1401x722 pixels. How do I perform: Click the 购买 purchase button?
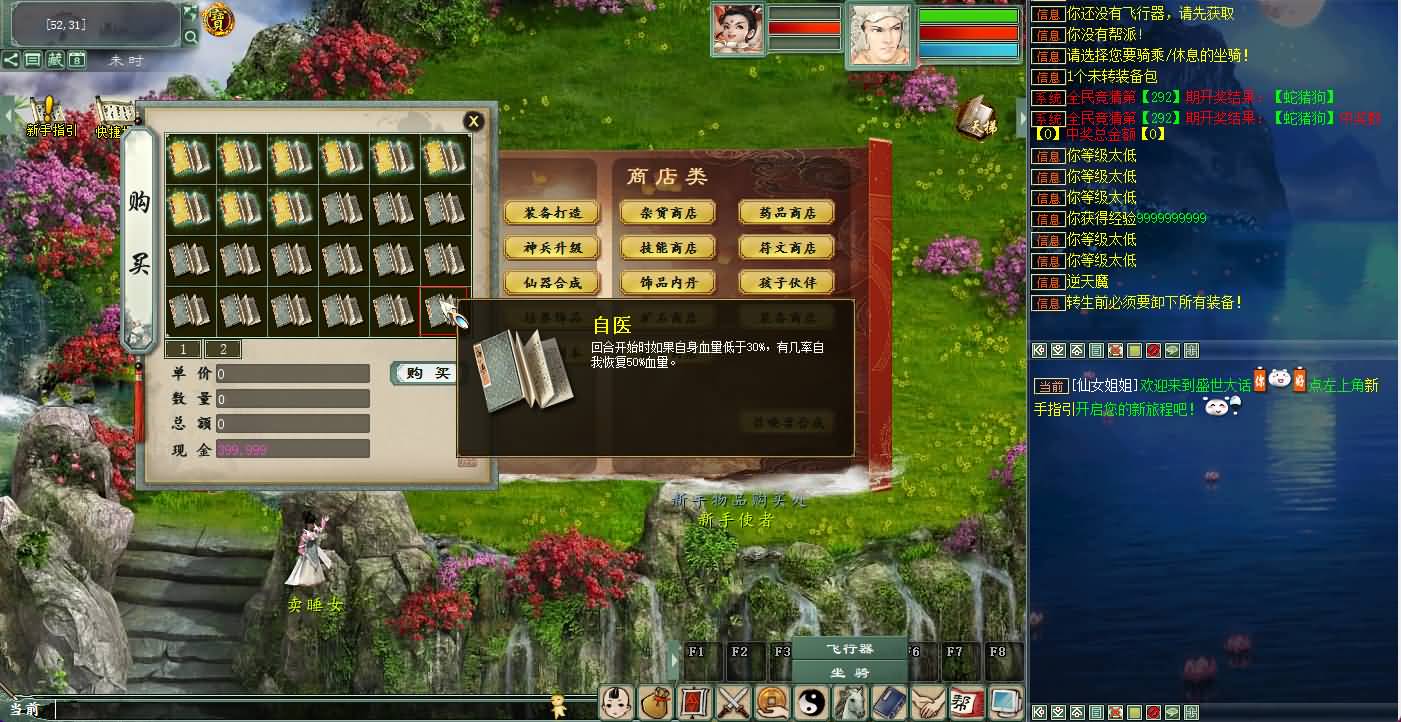pos(424,372)
